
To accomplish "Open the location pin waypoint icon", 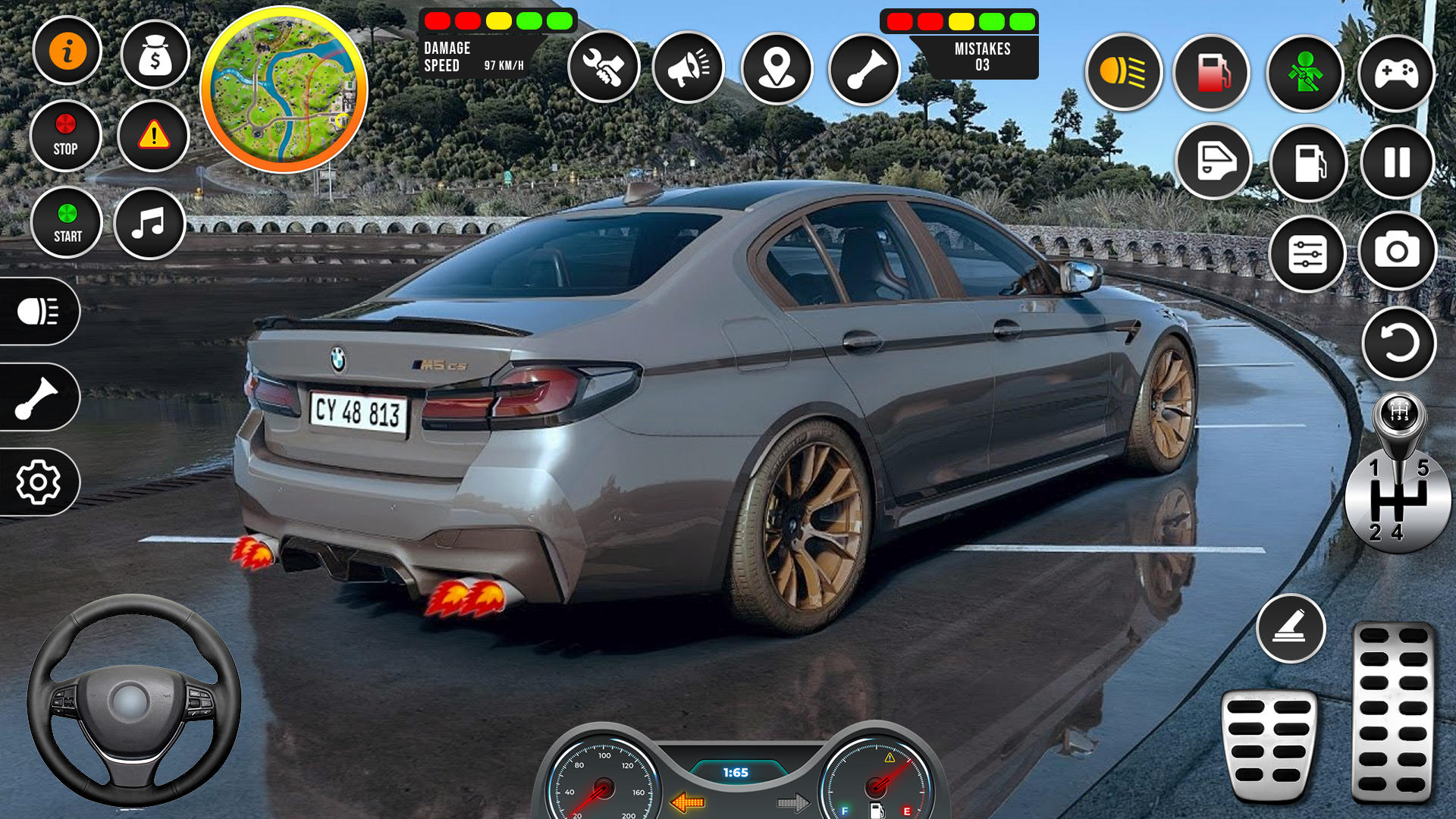I will pyautogui.click(x=774, y=67).
